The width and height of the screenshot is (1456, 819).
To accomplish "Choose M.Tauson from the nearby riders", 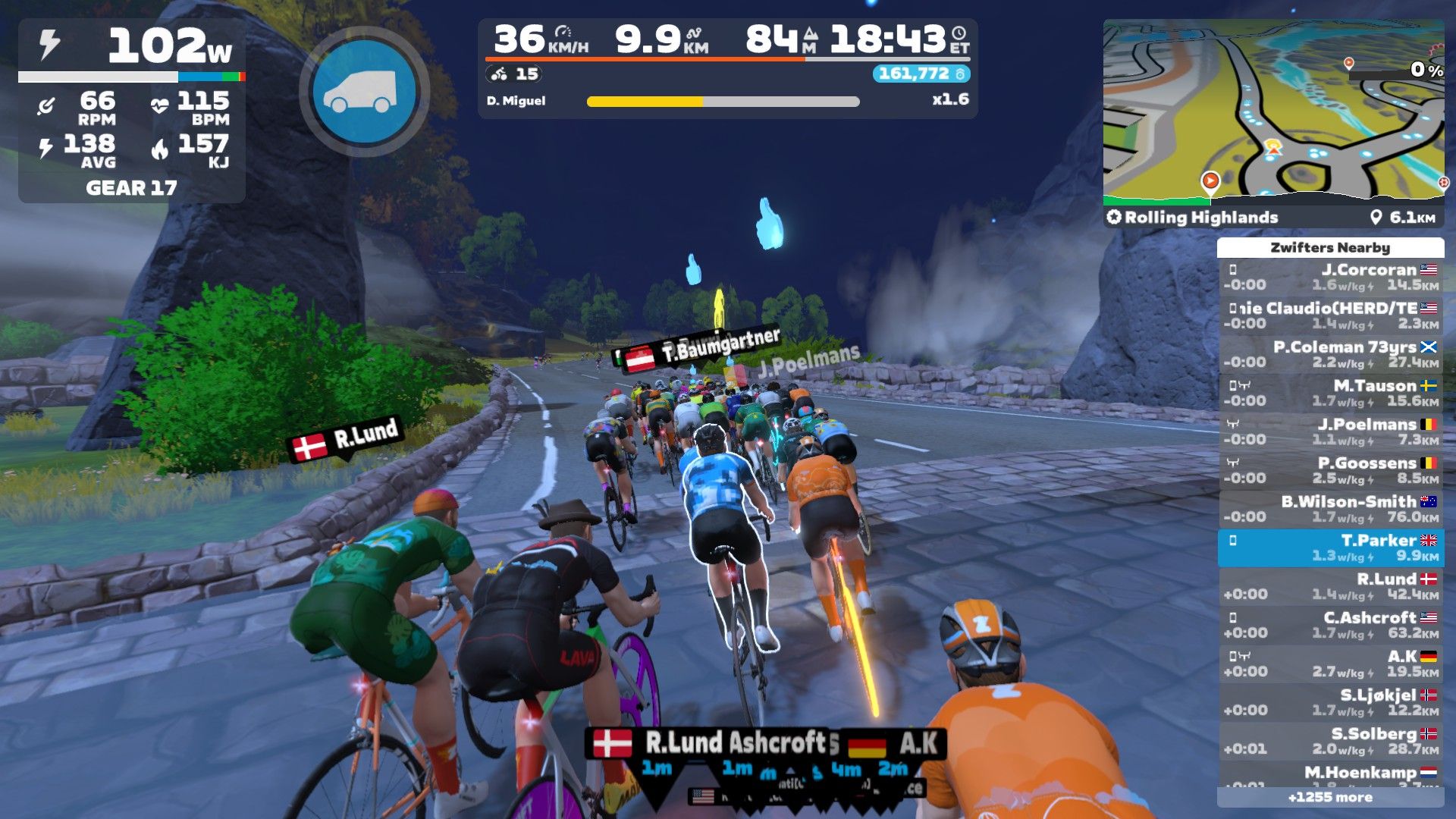I will click(1331, 393).
